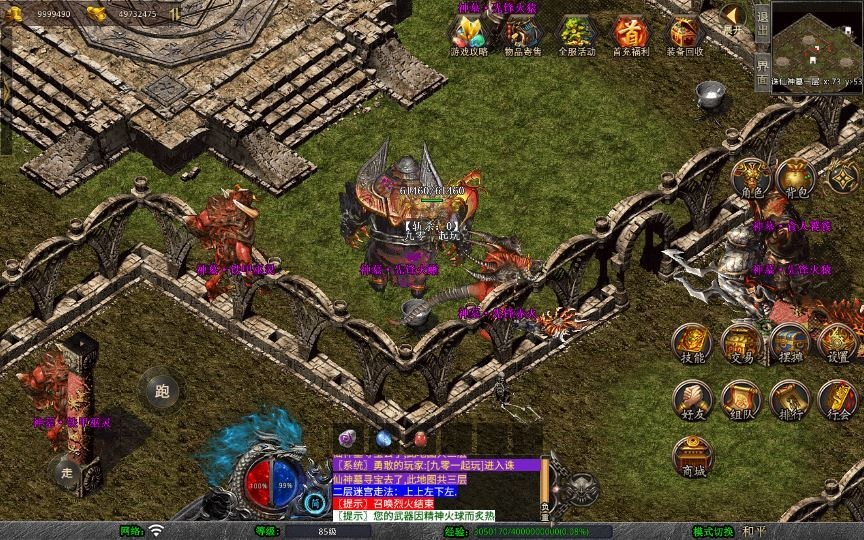Open the 设置 settings menu
Image resolution: width=864 pixels, height=540 pixels.
(838, 343)
